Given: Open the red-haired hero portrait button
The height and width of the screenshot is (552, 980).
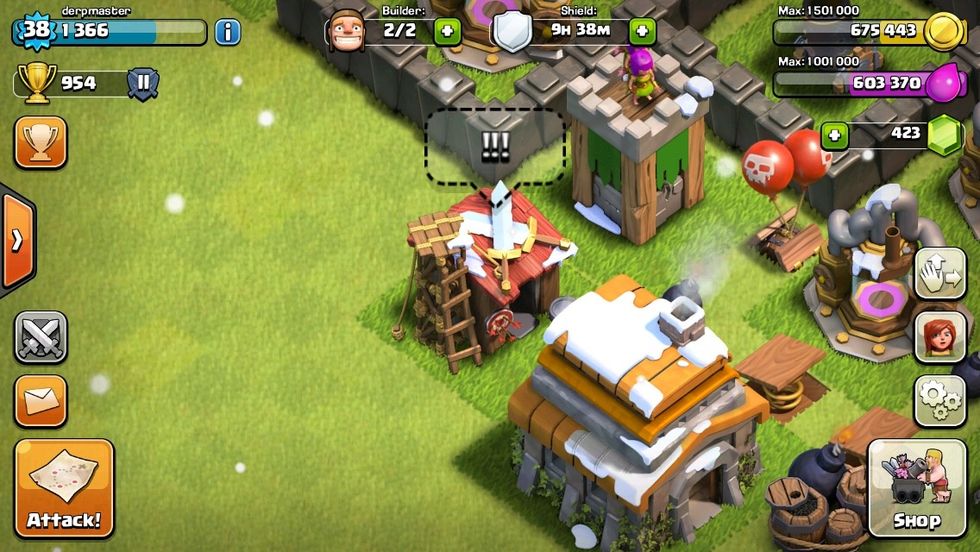Looking at the screenshot, I should tap(940, 336).
